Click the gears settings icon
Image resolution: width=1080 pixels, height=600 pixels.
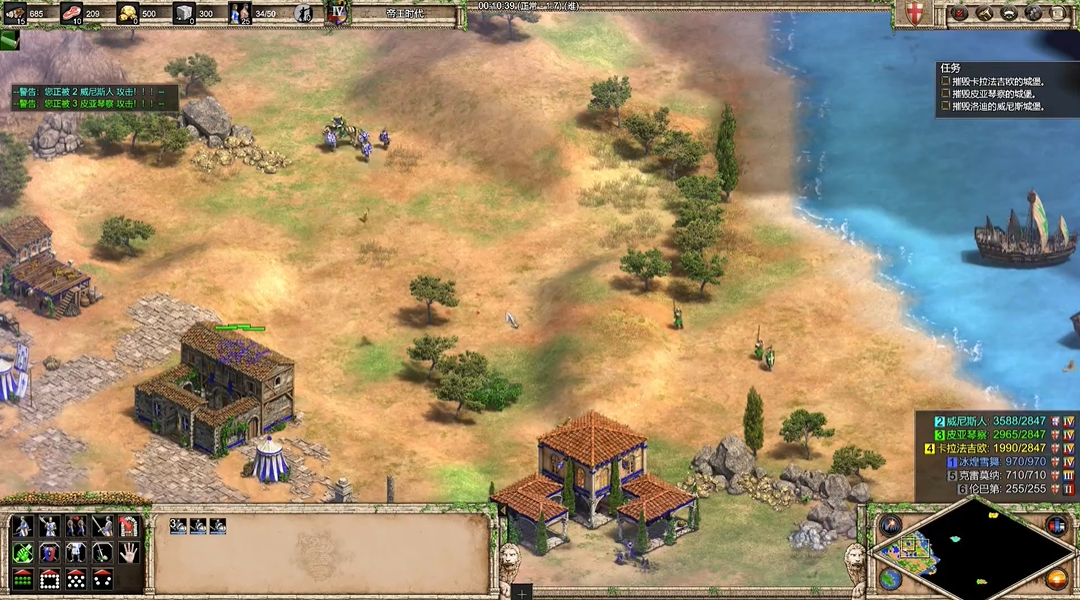[x=1034, y=13]
